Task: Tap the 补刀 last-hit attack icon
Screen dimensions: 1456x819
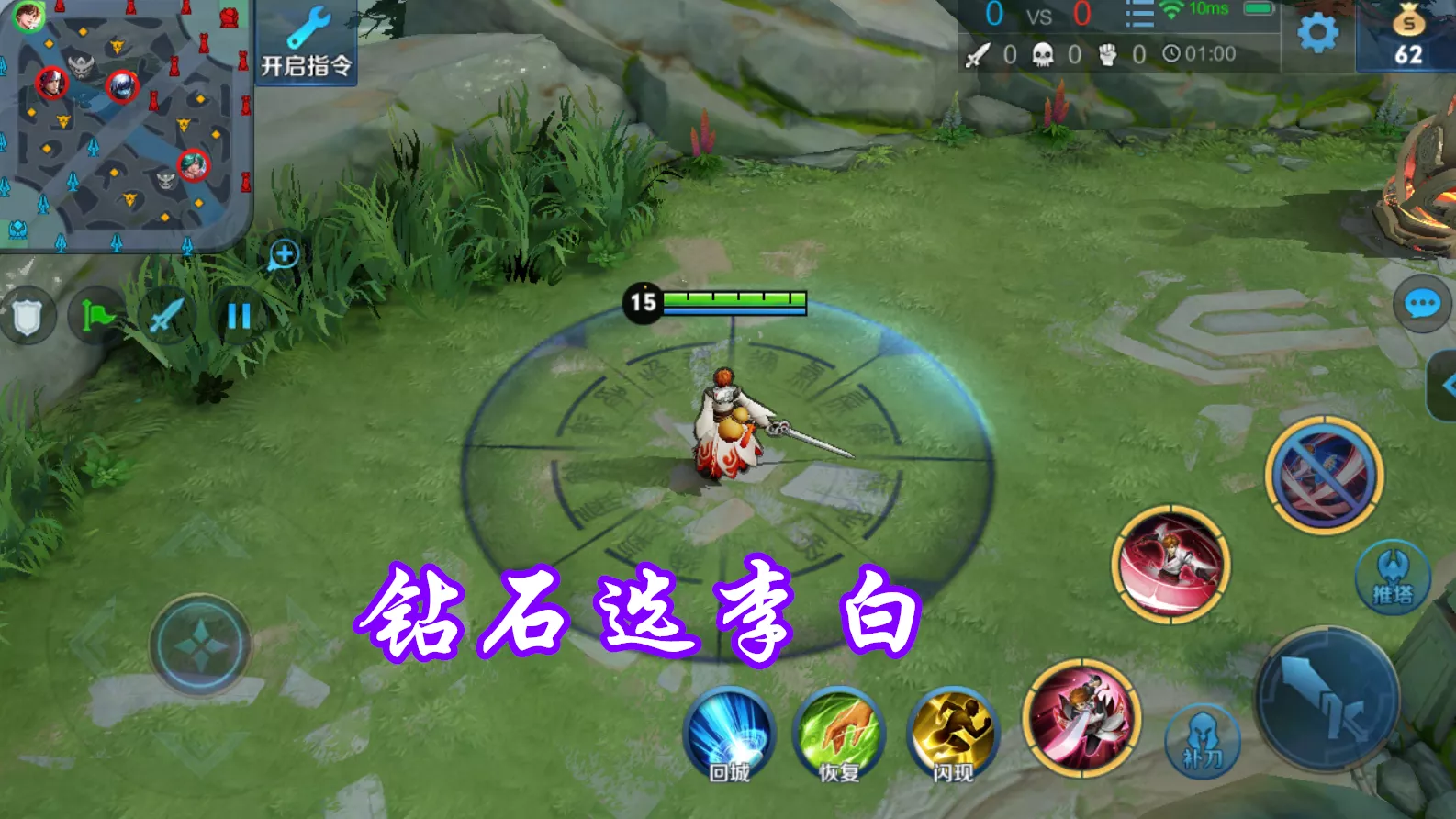Action: 1201,742
